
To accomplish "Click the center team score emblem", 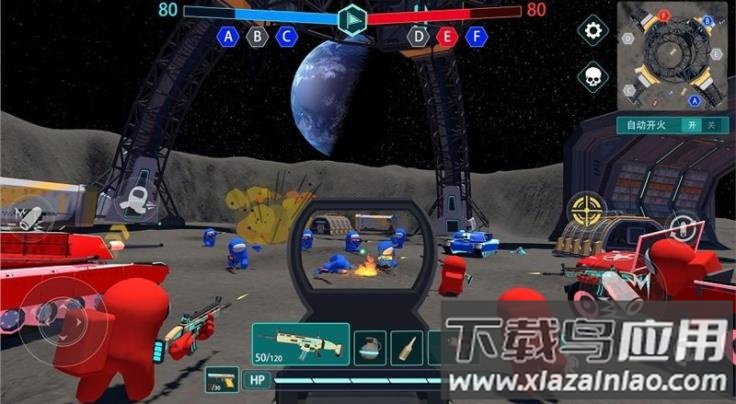I will 352,19.
